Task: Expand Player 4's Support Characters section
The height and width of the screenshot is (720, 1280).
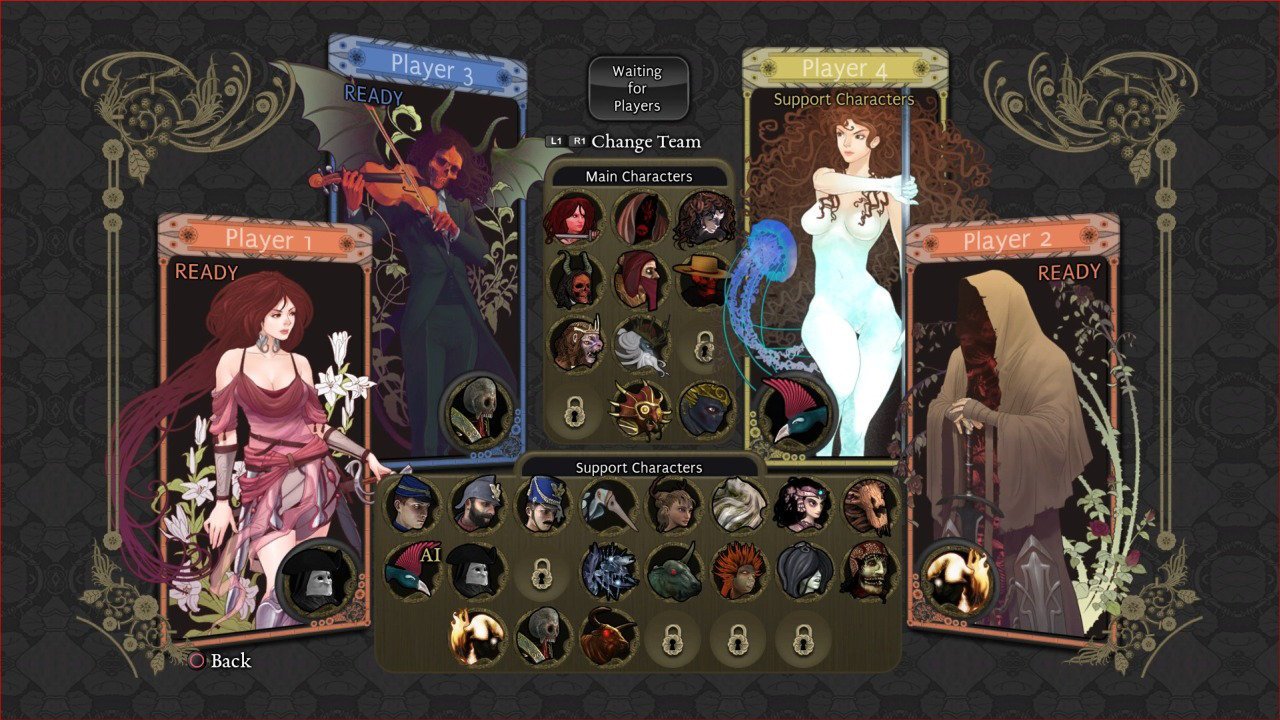Action: click(843, 100)
